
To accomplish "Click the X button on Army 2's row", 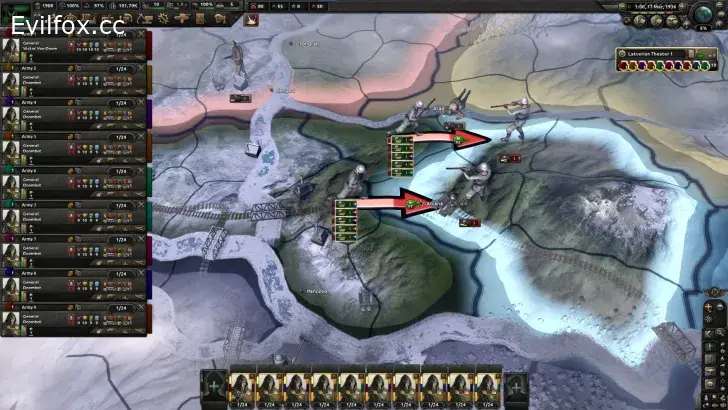I will coord(140,68).
